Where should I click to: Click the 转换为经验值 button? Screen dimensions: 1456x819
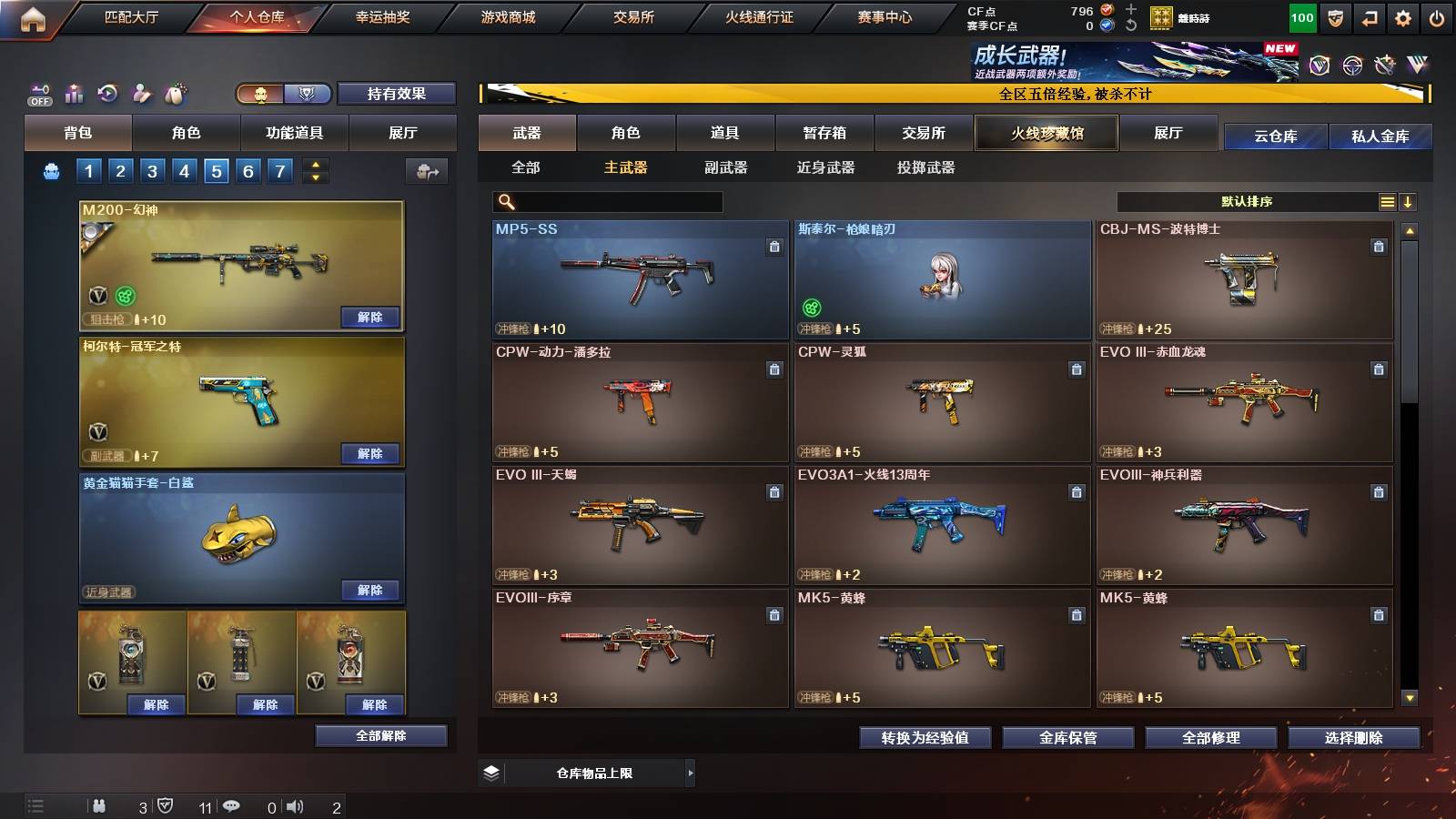tap(925, 738)
